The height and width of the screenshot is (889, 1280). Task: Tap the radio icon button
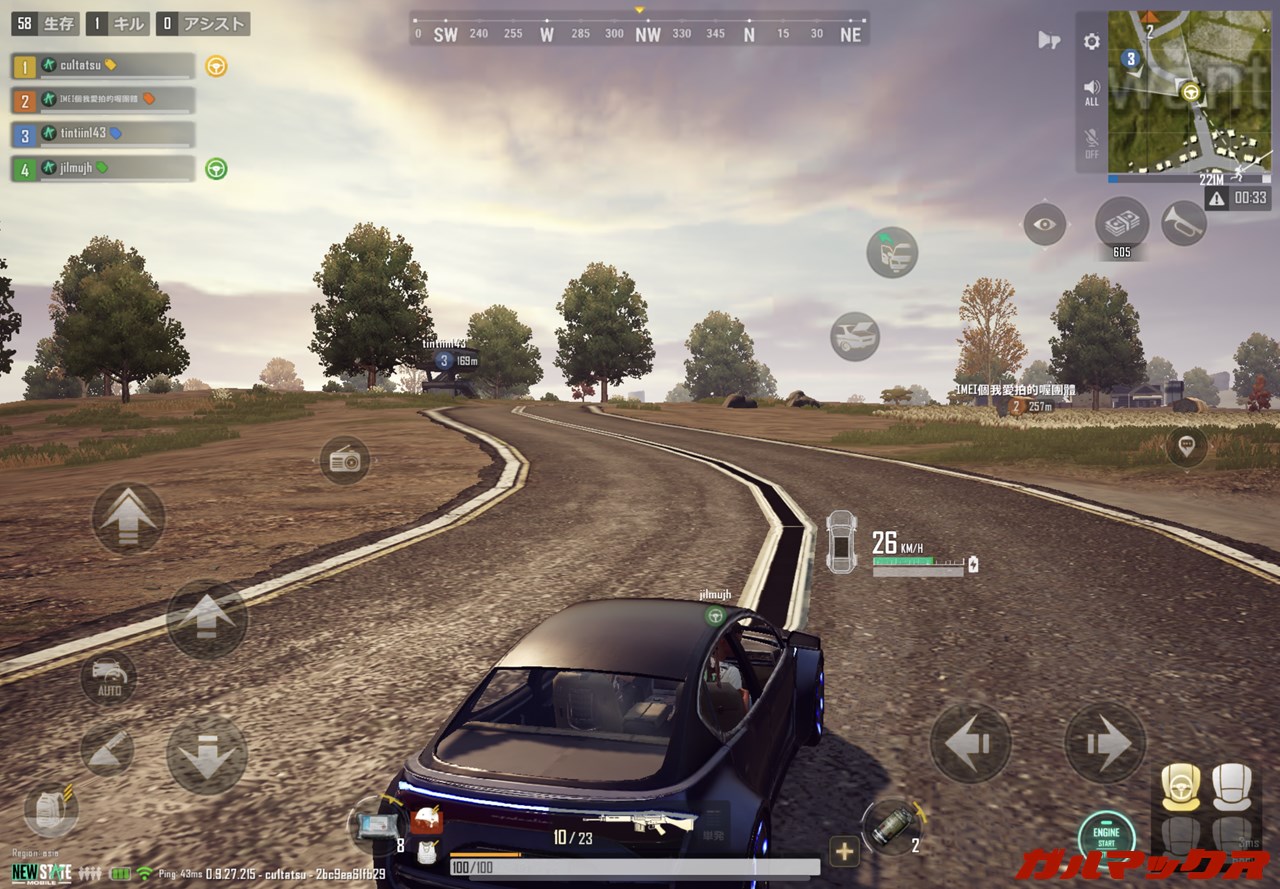tap(345, 460)
